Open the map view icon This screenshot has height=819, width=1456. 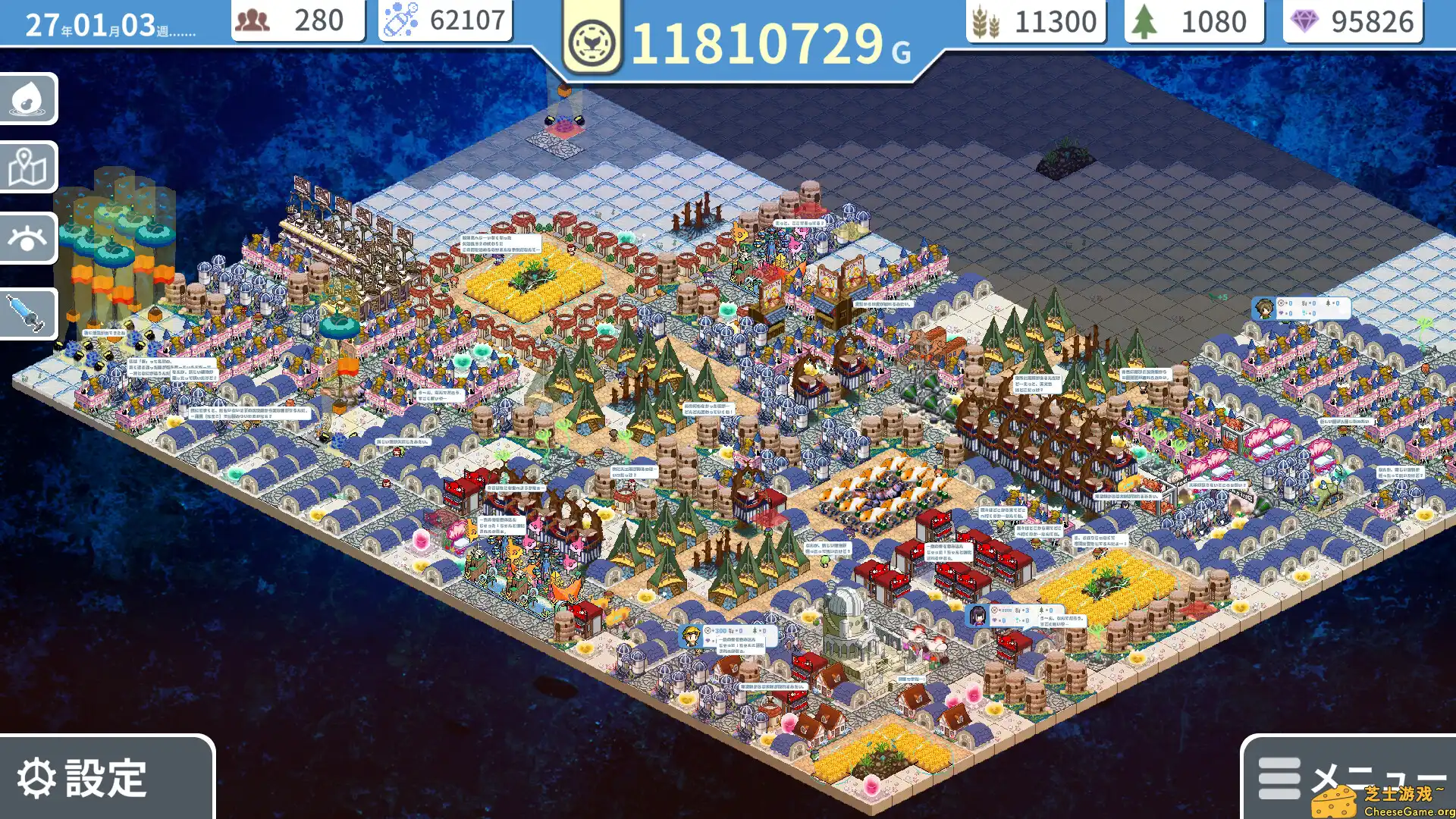[x=29, y=168]
